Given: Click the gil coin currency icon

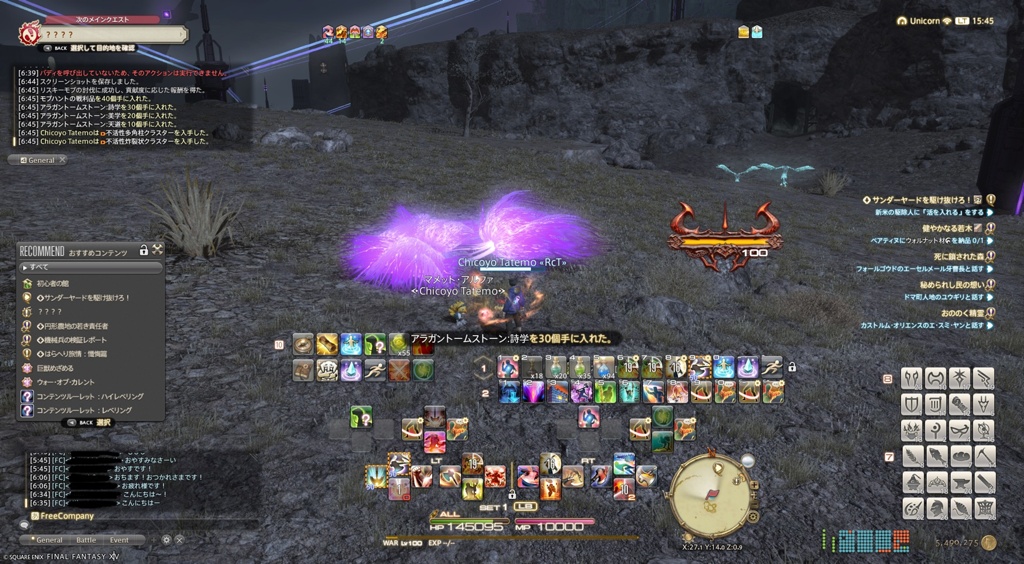Looking at the screenshot, I should [x=989, y=543].
